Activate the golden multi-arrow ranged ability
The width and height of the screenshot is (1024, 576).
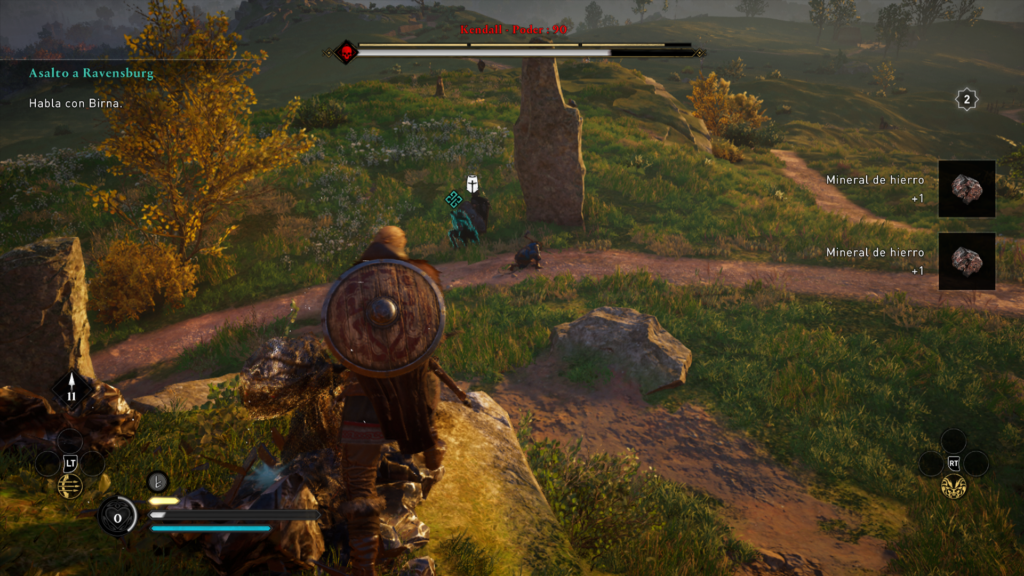point(70,486)
